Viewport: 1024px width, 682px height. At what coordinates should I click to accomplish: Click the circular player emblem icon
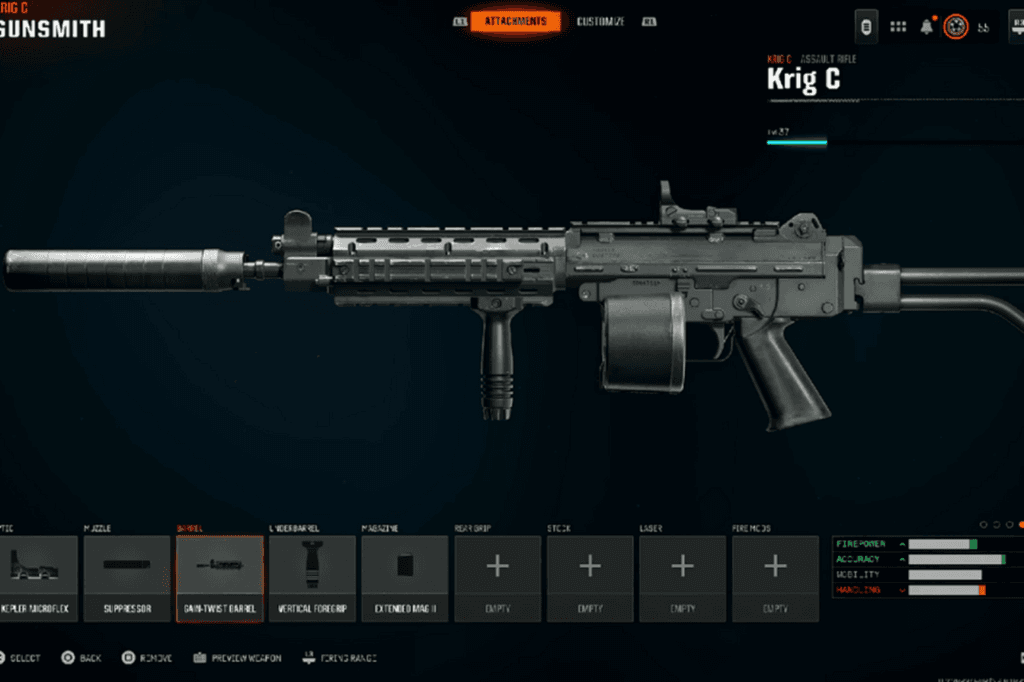955,26
